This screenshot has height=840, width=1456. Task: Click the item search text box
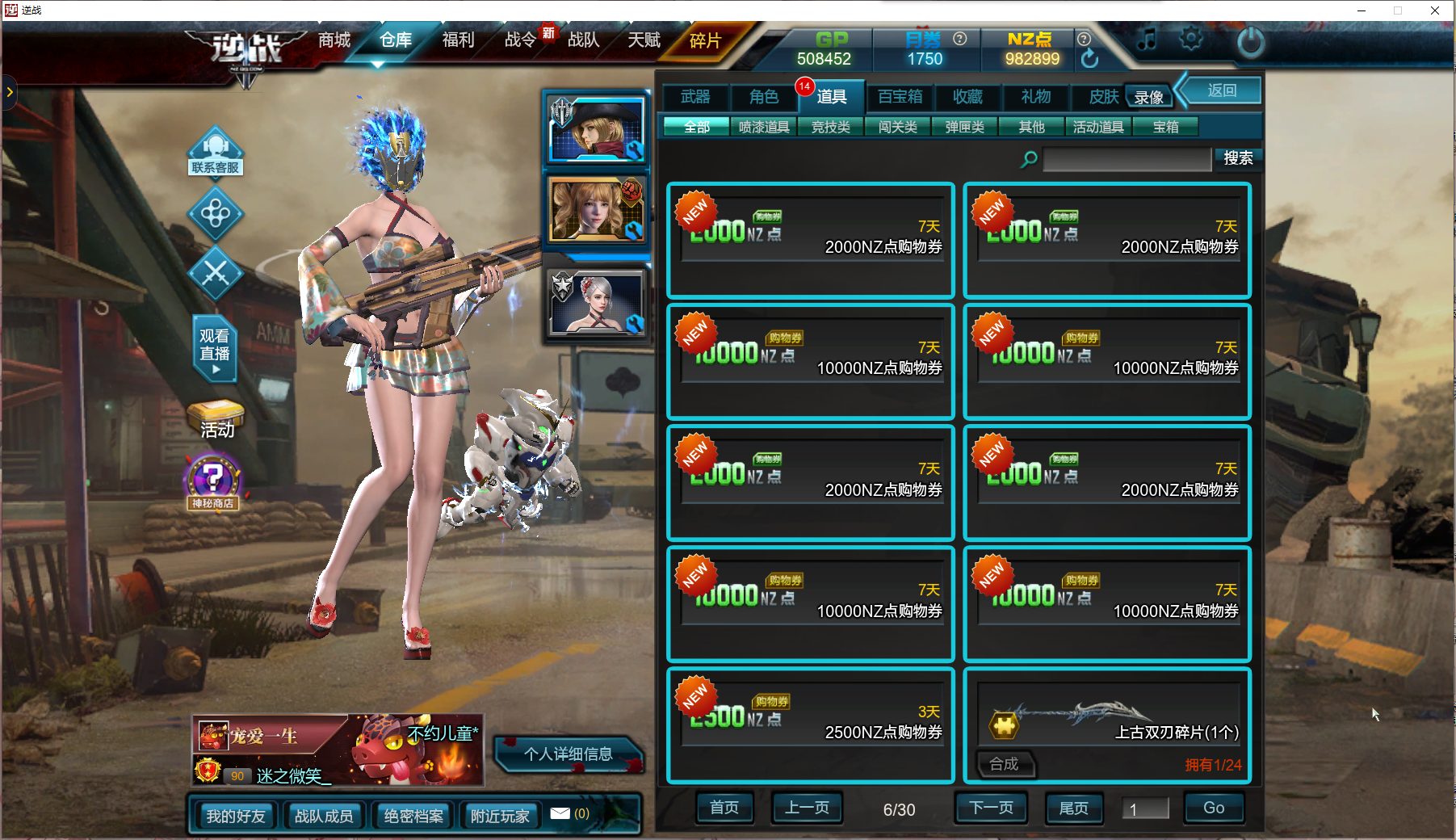tap(1127, 159)
